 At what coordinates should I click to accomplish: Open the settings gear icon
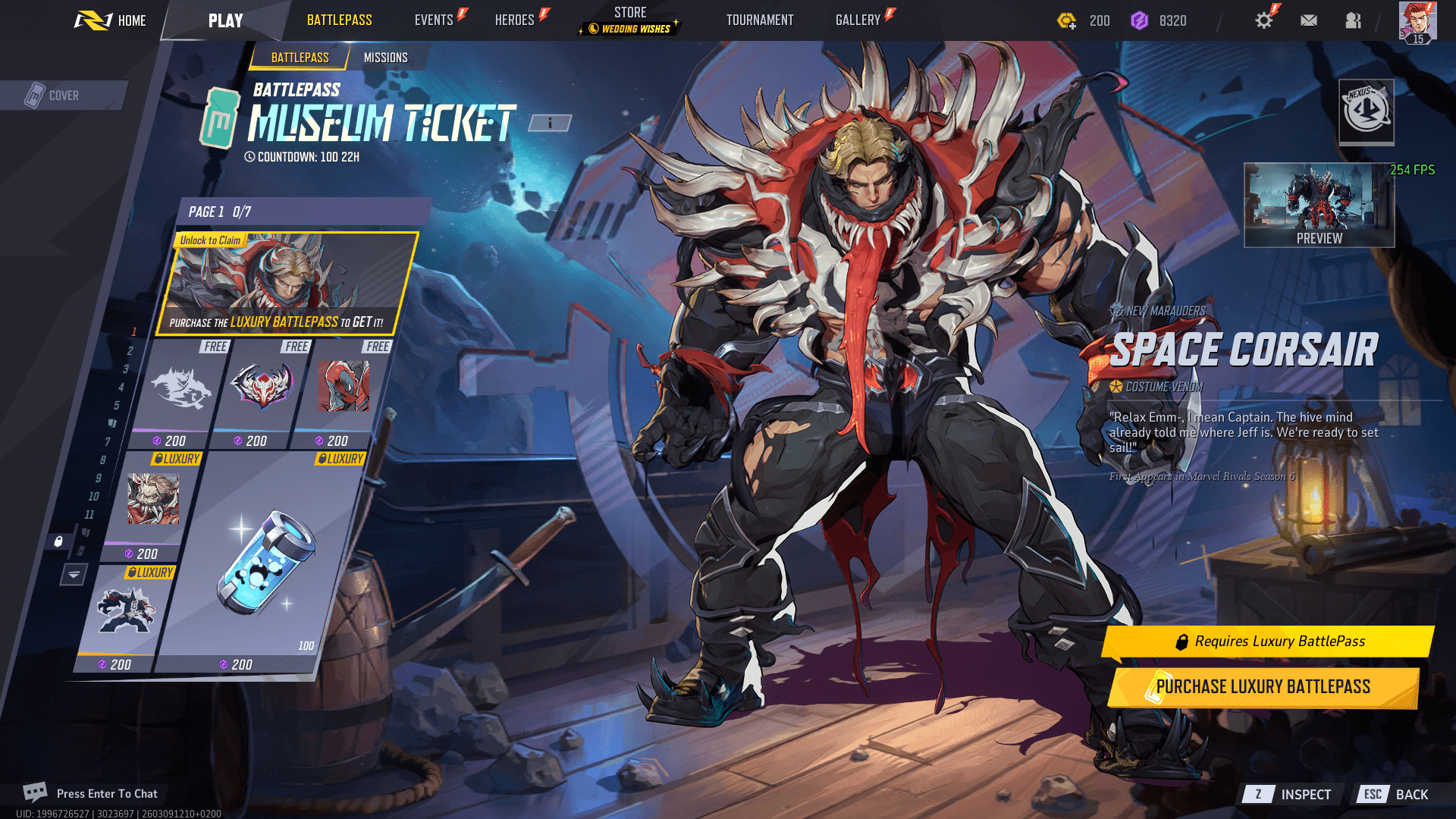(1263, 20)
